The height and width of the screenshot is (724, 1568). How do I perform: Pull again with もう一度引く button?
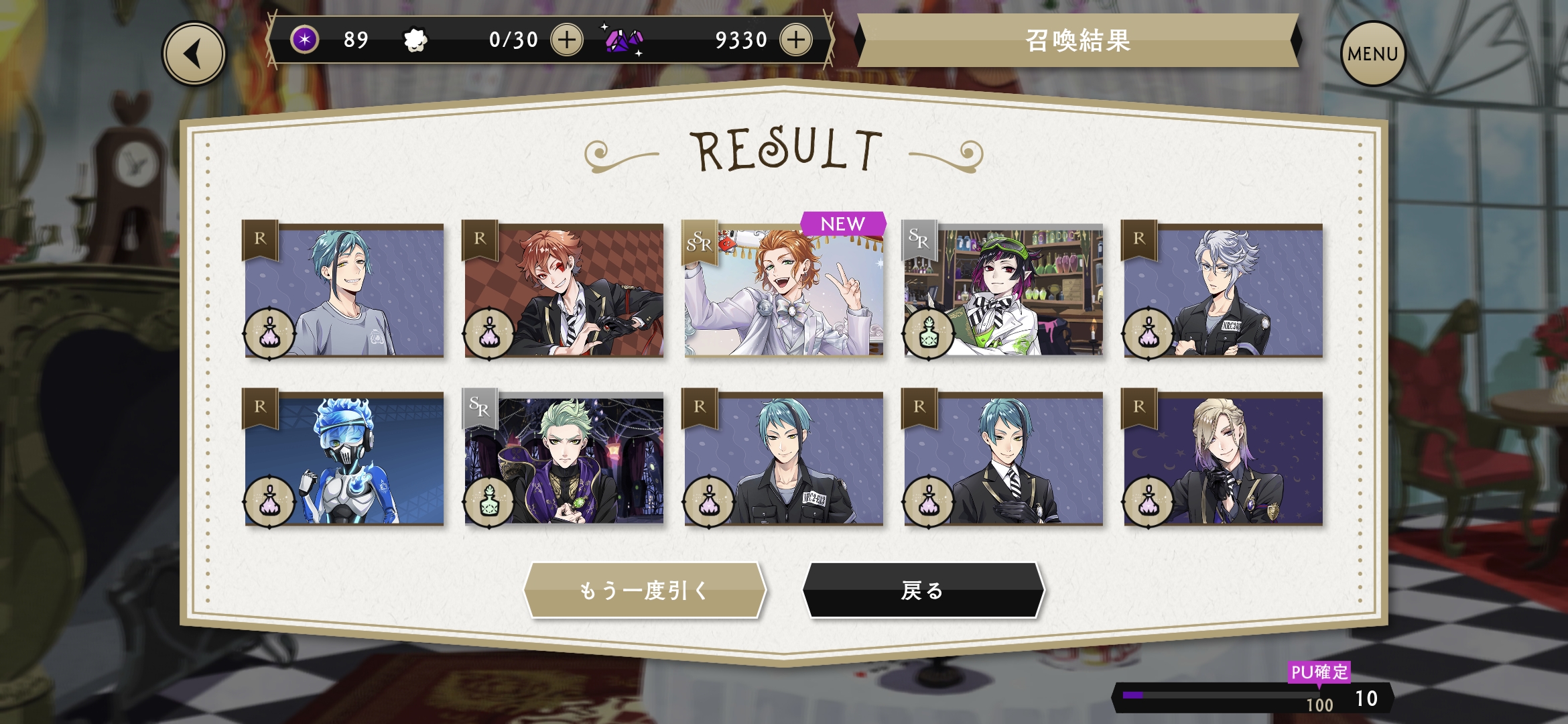(645, 590)
